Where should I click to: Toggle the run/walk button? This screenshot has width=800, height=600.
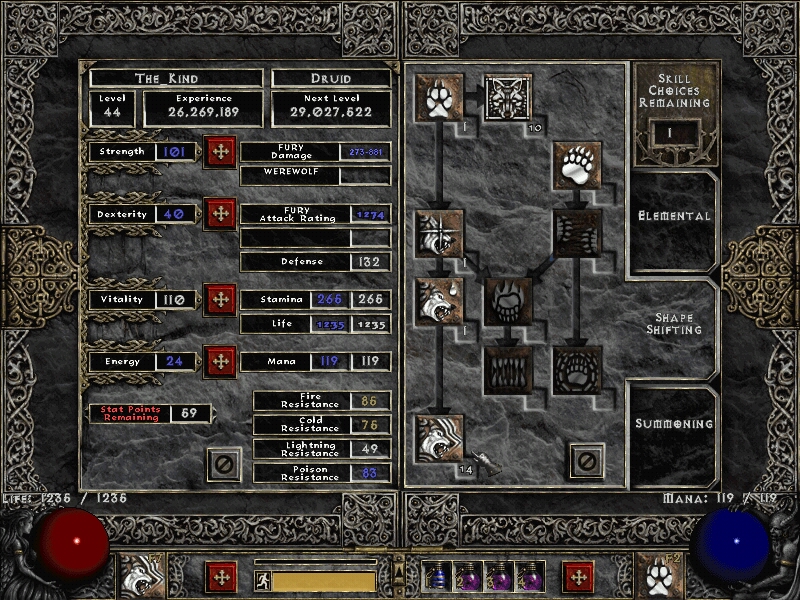tap(260, 579)
